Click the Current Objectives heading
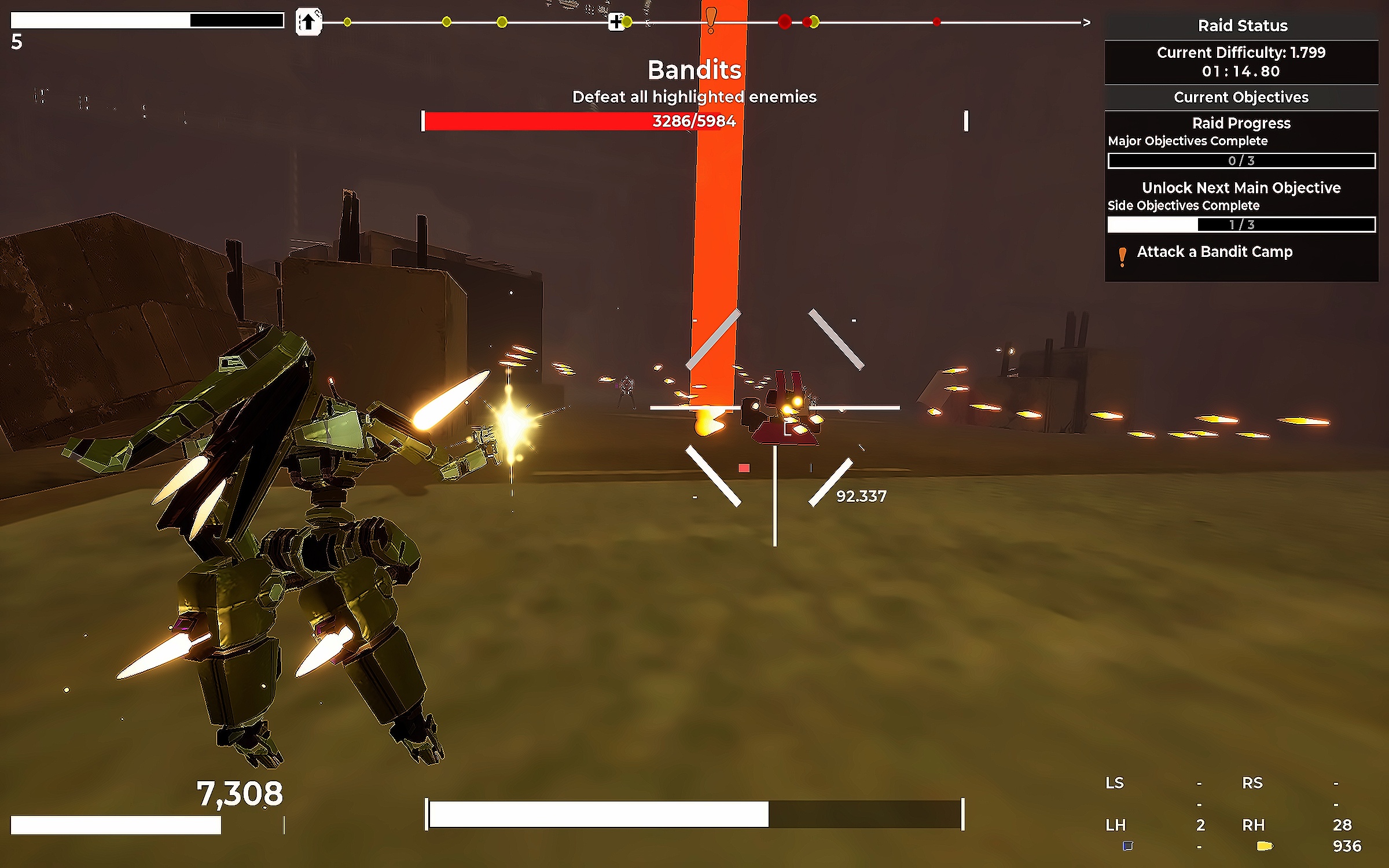 coord(1241,97)
